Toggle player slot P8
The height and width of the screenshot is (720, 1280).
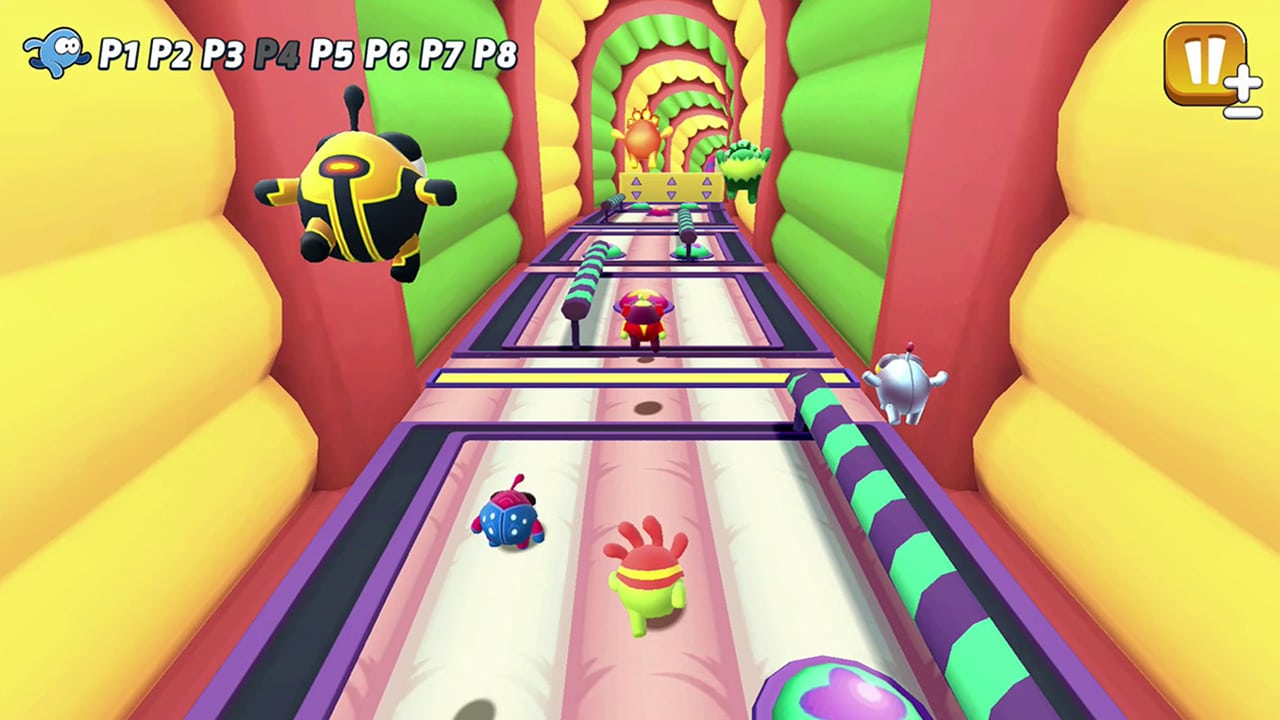[497, 55]
